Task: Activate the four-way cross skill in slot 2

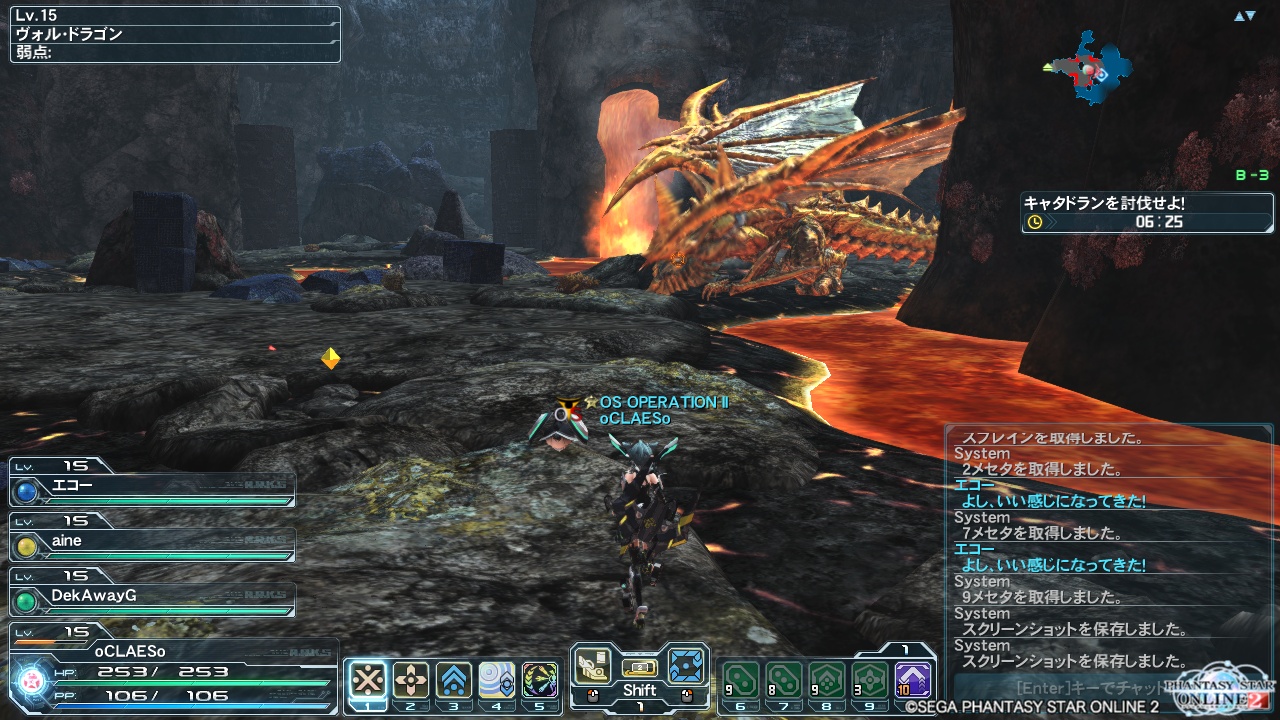Action: point(411,680)
